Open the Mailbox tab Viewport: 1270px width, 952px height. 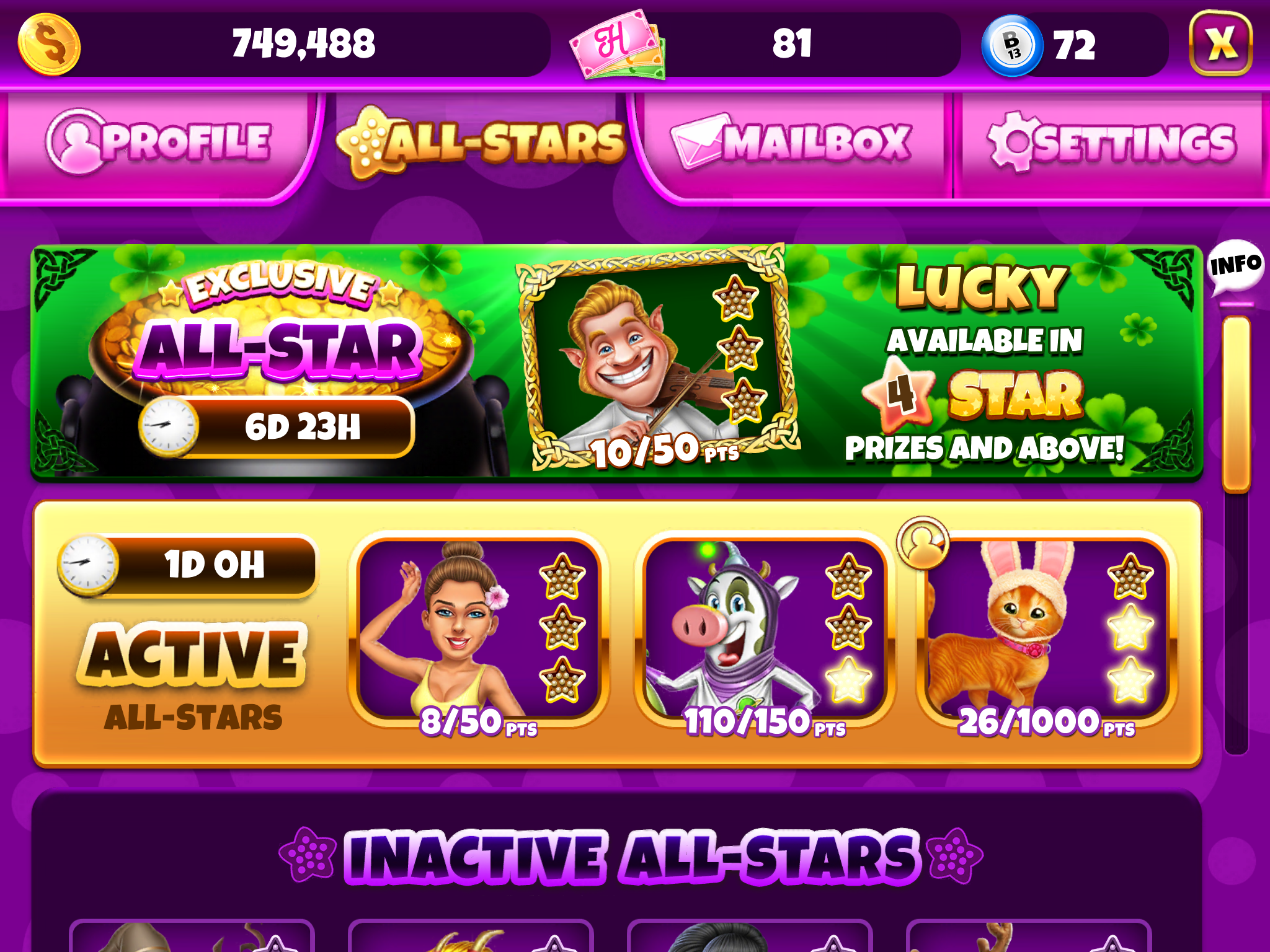(x=791, y=143)
